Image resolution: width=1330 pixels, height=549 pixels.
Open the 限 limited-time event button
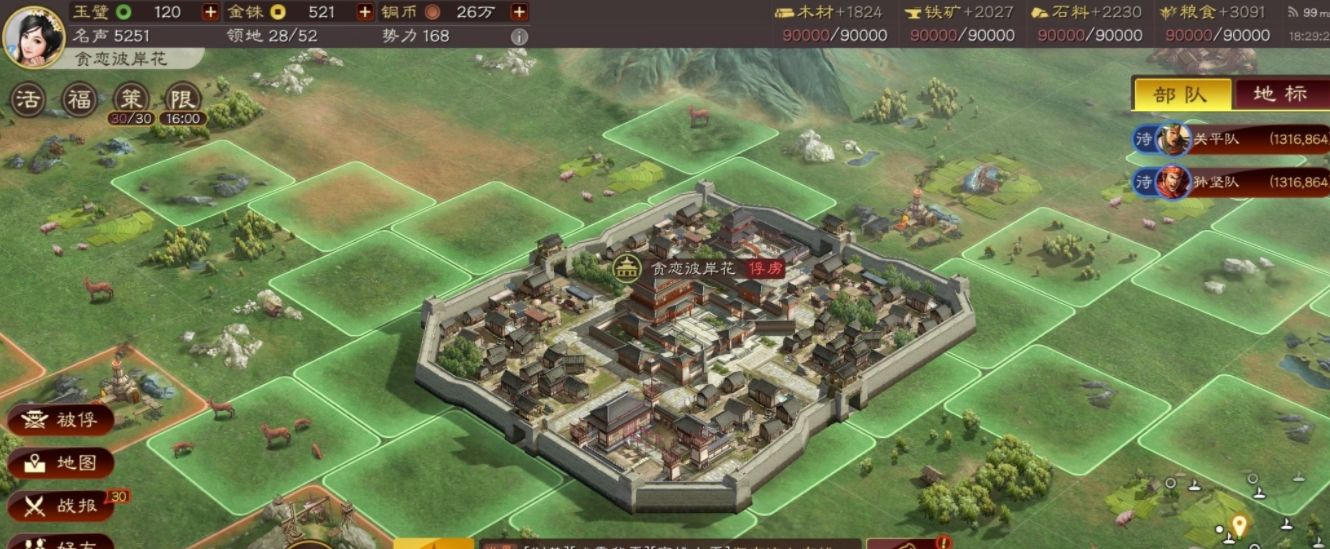coord(182,99)
